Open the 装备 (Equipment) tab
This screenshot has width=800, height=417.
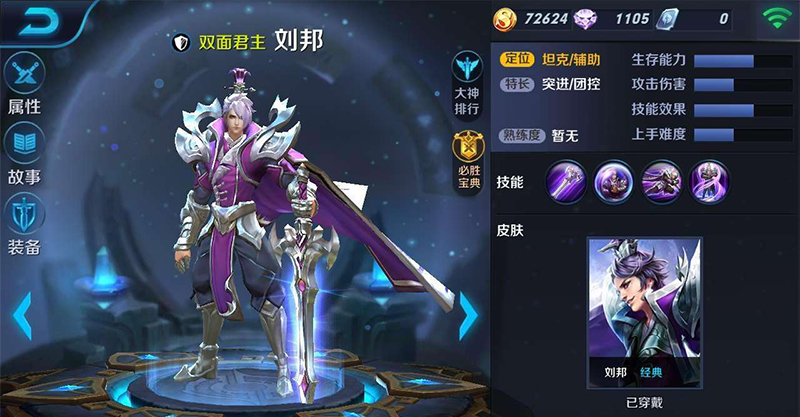(24, 223)
